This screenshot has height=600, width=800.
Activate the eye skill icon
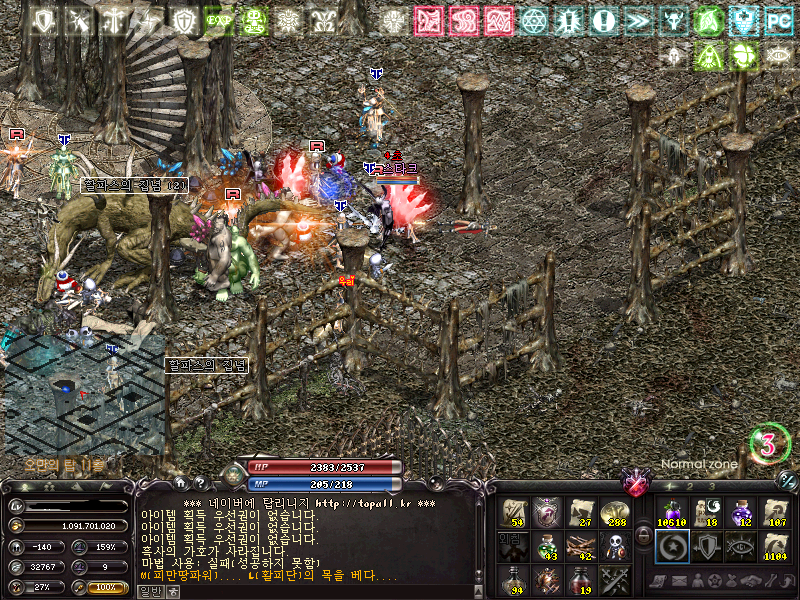coord(740,546)
